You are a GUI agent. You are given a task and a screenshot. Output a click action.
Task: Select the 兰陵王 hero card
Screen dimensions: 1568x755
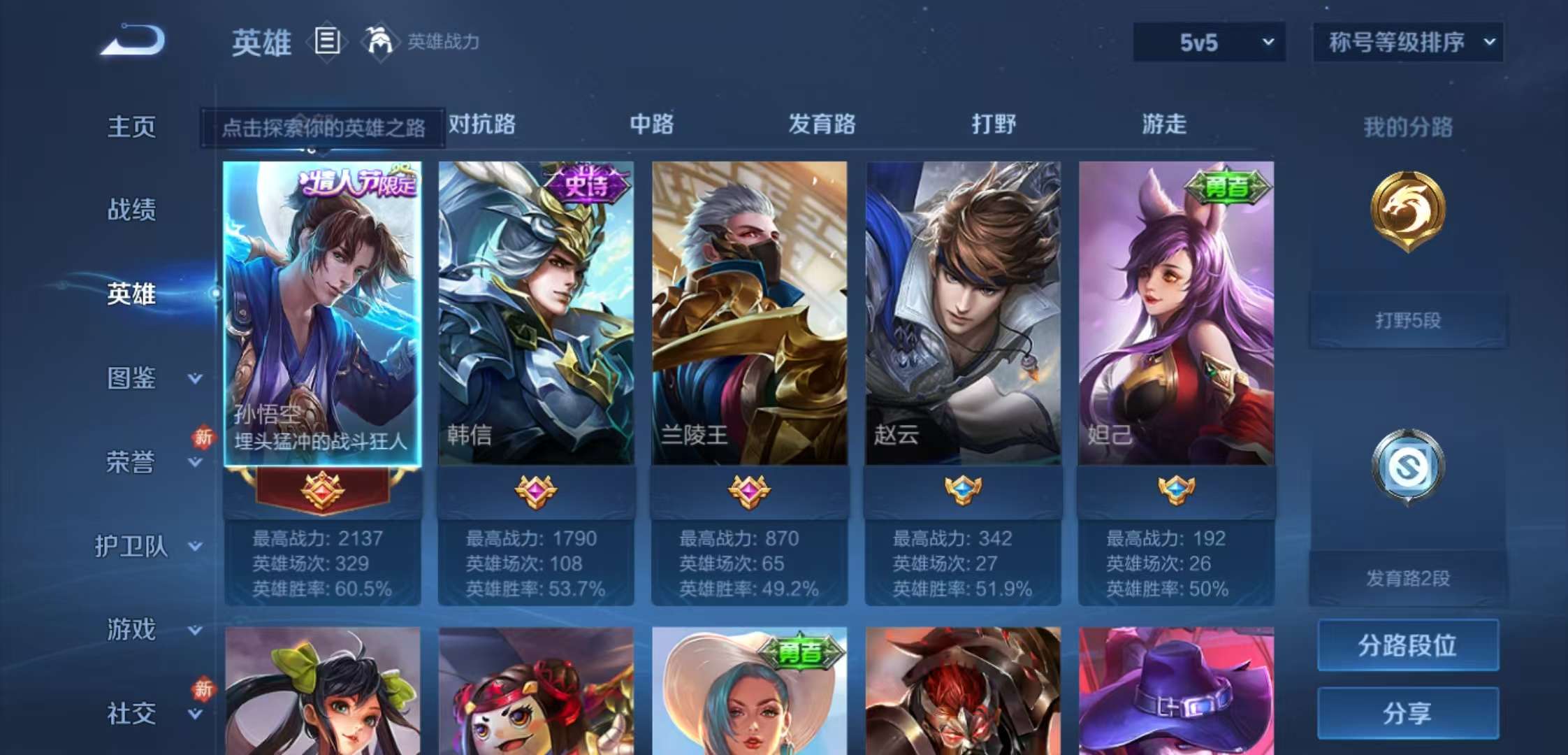pos(750,315)
